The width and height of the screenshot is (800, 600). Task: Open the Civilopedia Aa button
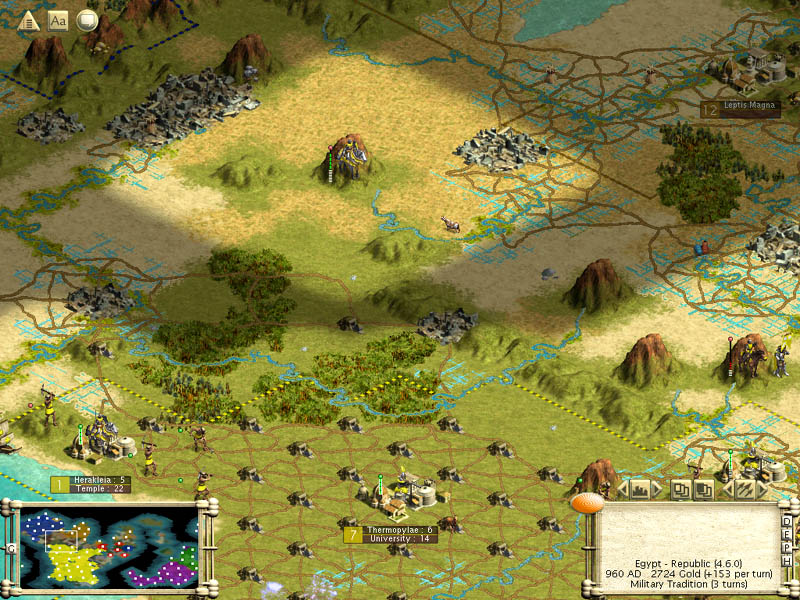(x=58, y=20)
